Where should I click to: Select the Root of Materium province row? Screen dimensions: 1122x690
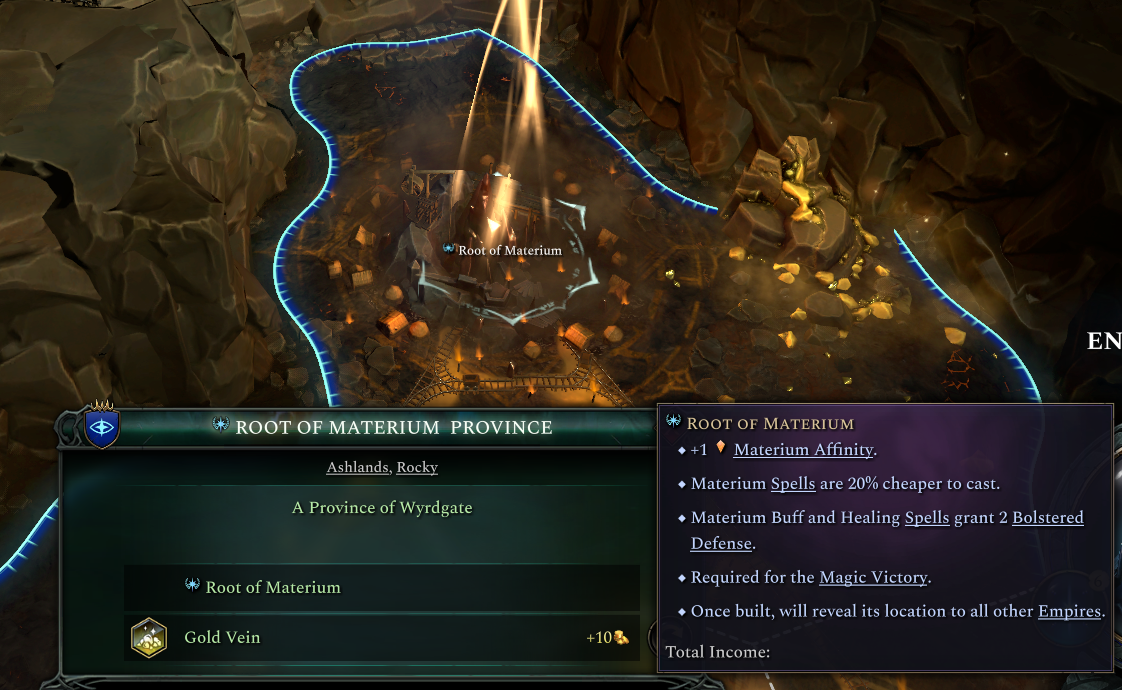(381, 587)
